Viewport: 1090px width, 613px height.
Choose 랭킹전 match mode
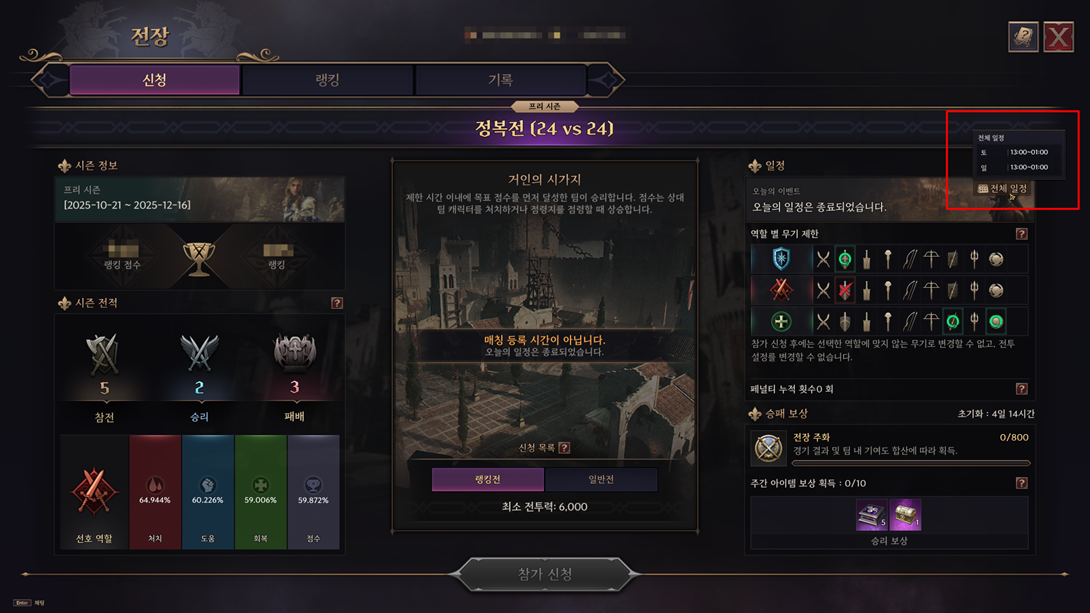[x=487, y=480]
